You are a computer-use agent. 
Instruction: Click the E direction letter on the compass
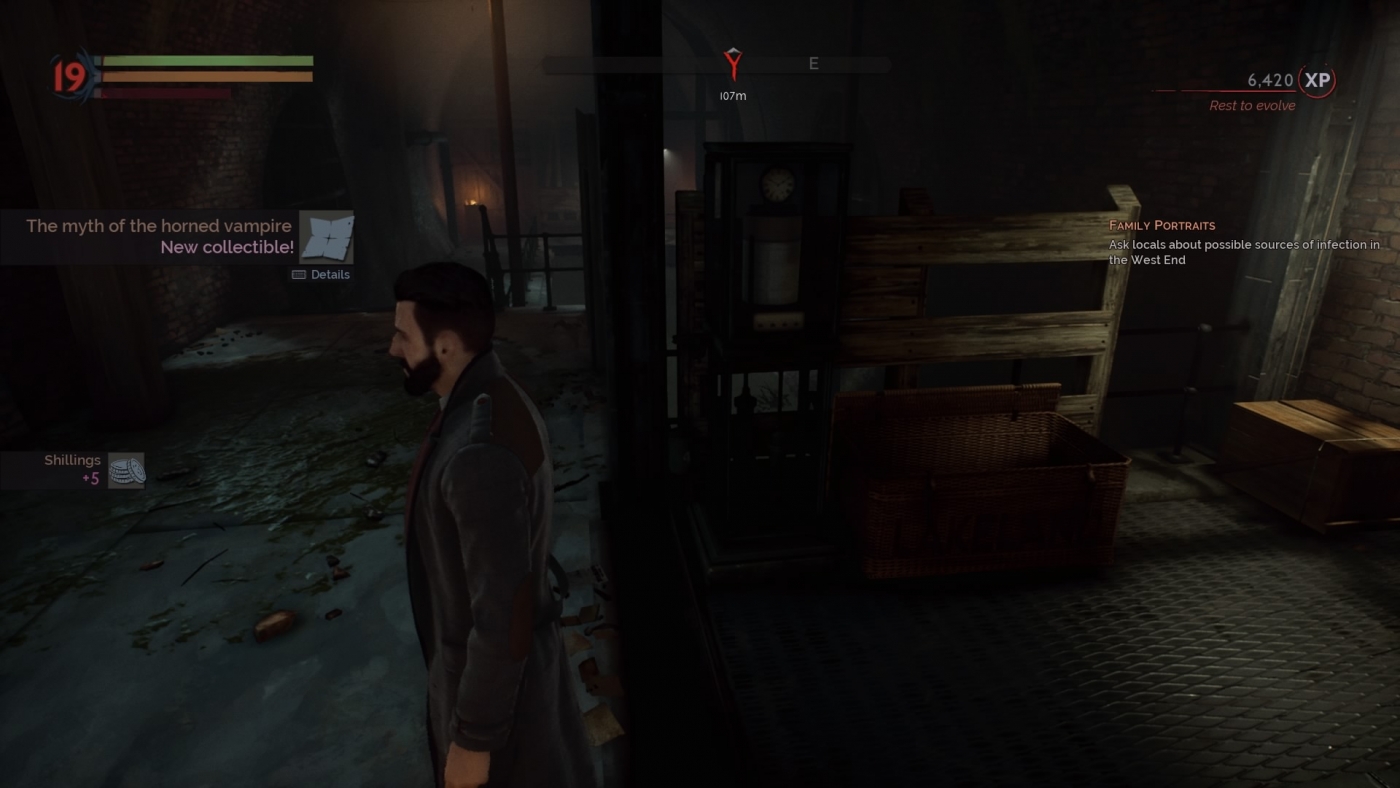(813, 63)
